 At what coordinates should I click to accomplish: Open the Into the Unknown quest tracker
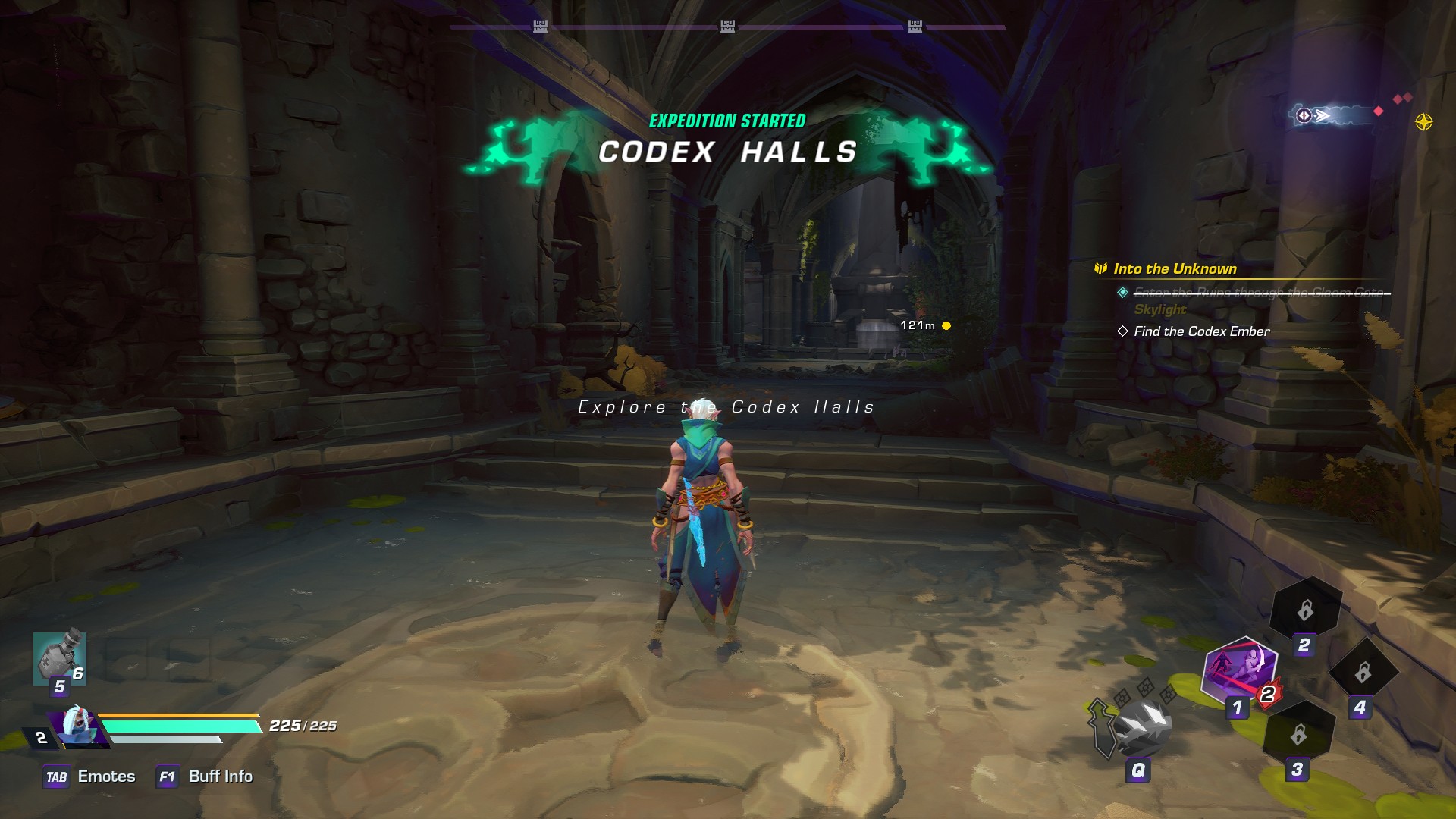point(1174,268)
